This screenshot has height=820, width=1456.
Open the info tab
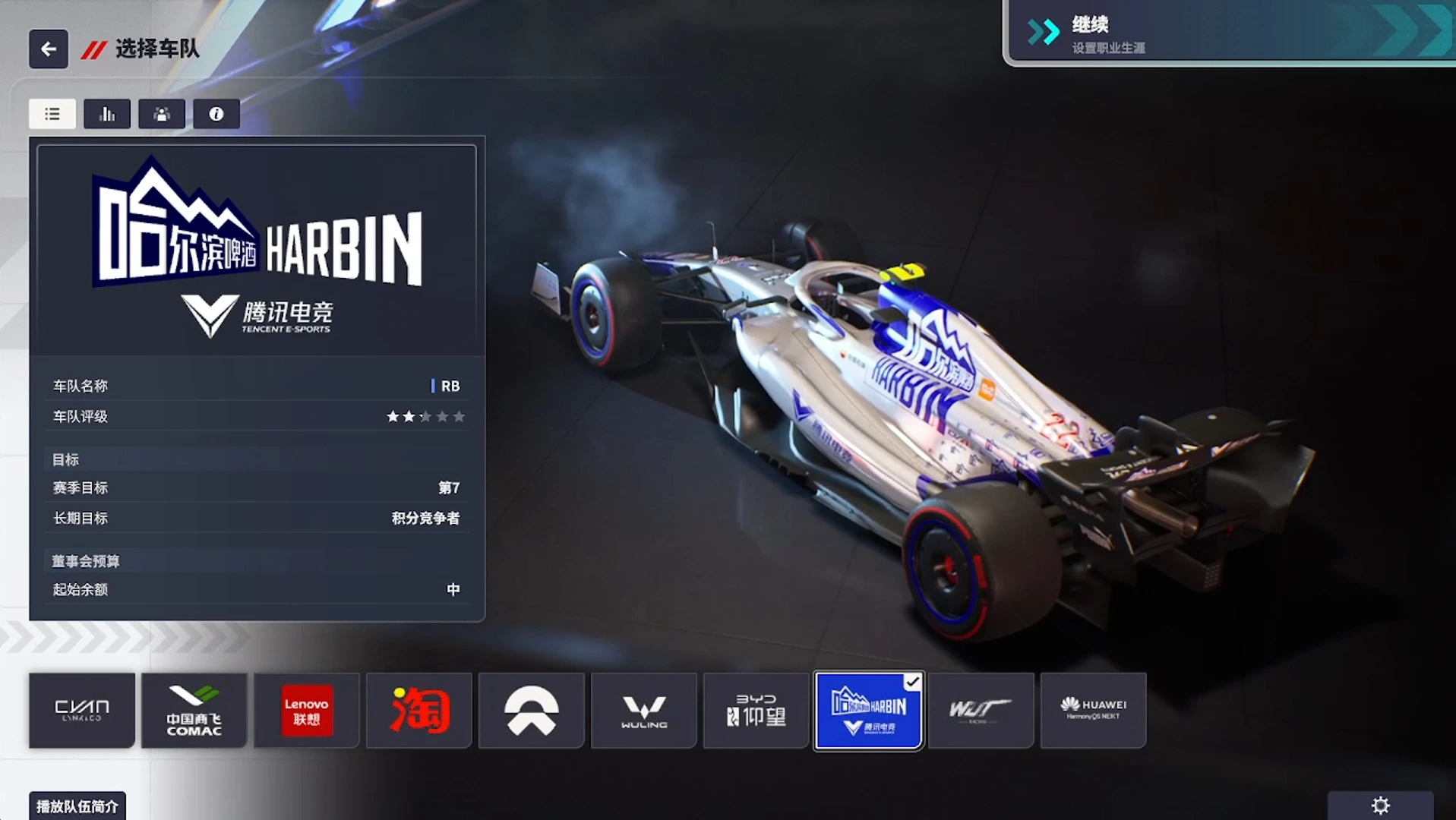pos(216,114)
